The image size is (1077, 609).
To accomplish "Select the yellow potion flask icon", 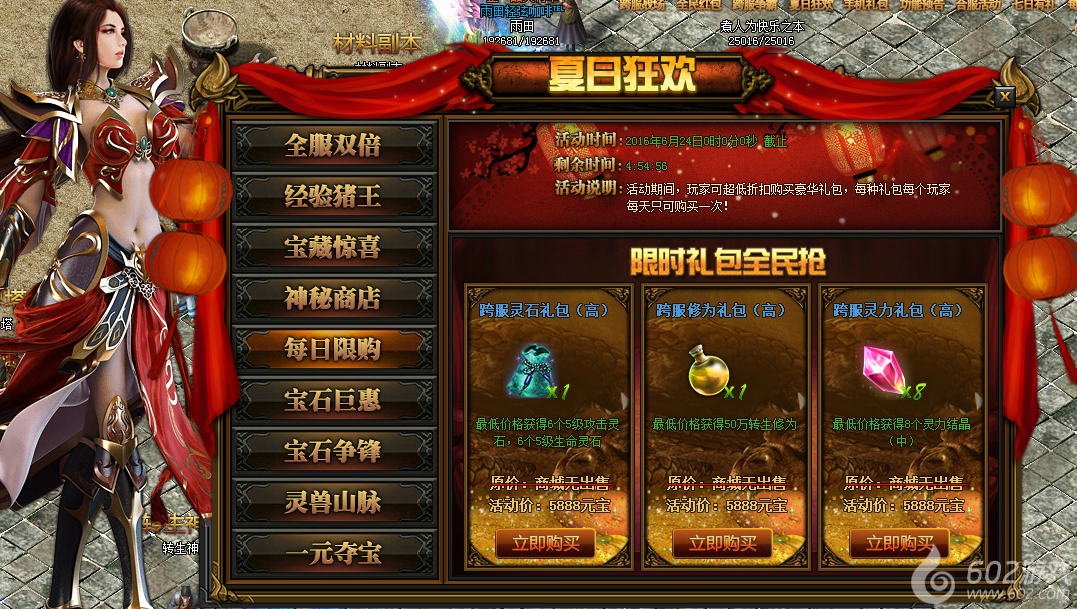I will (707, 372).
